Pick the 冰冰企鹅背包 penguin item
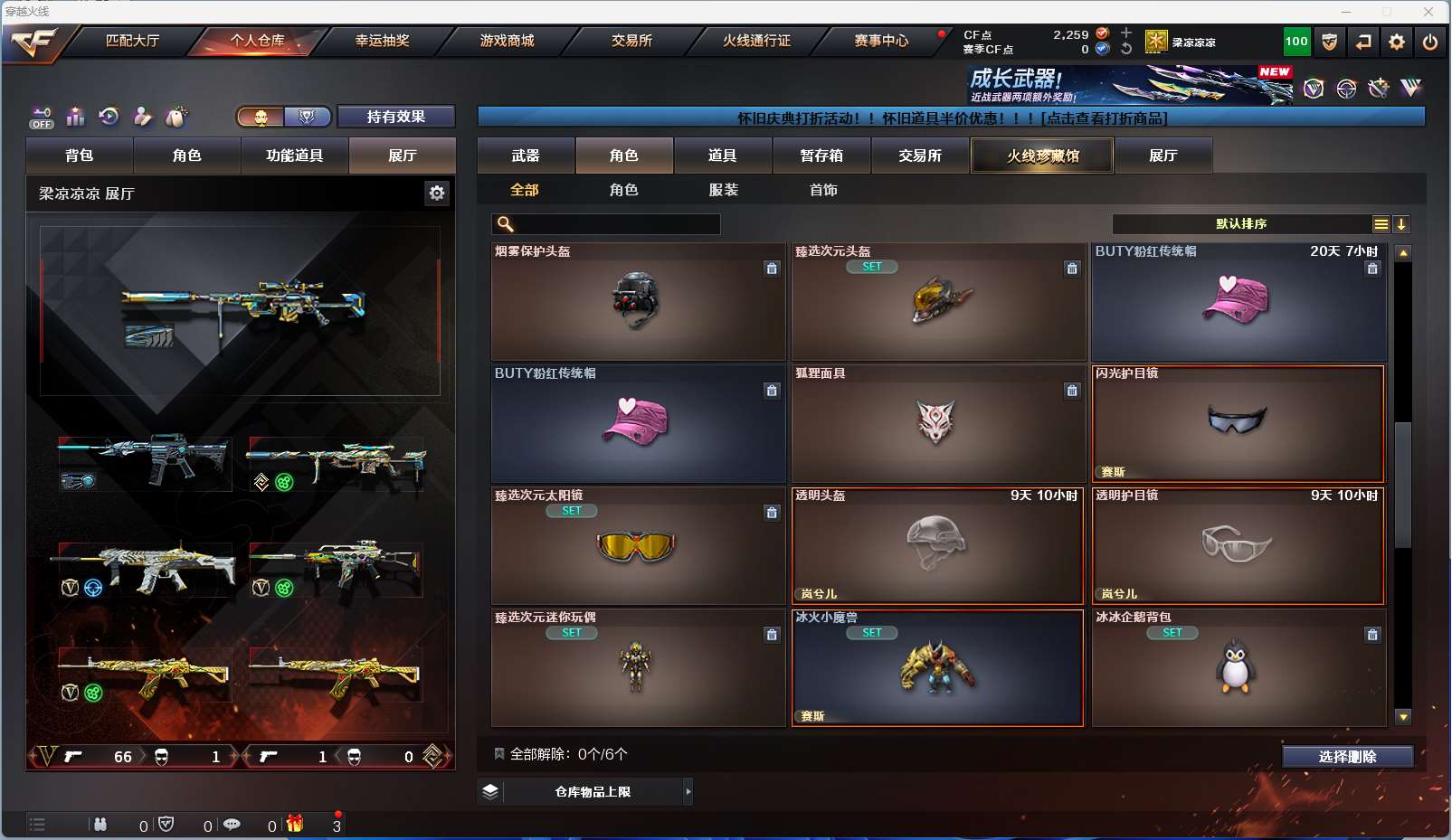 (1238, 668)
